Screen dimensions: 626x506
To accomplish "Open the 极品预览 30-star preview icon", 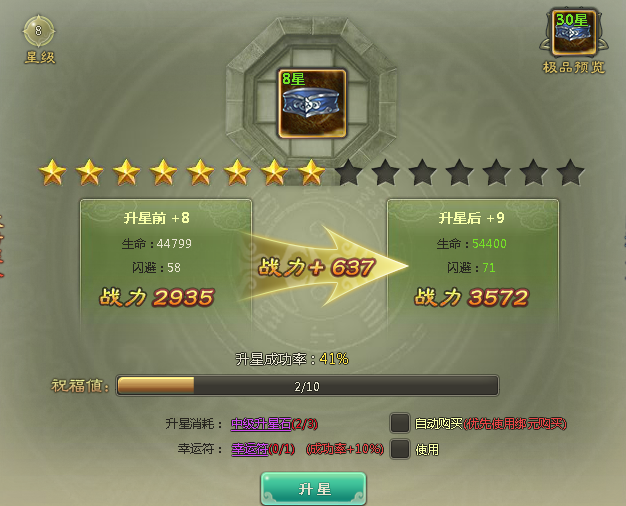I will point(573,32).
